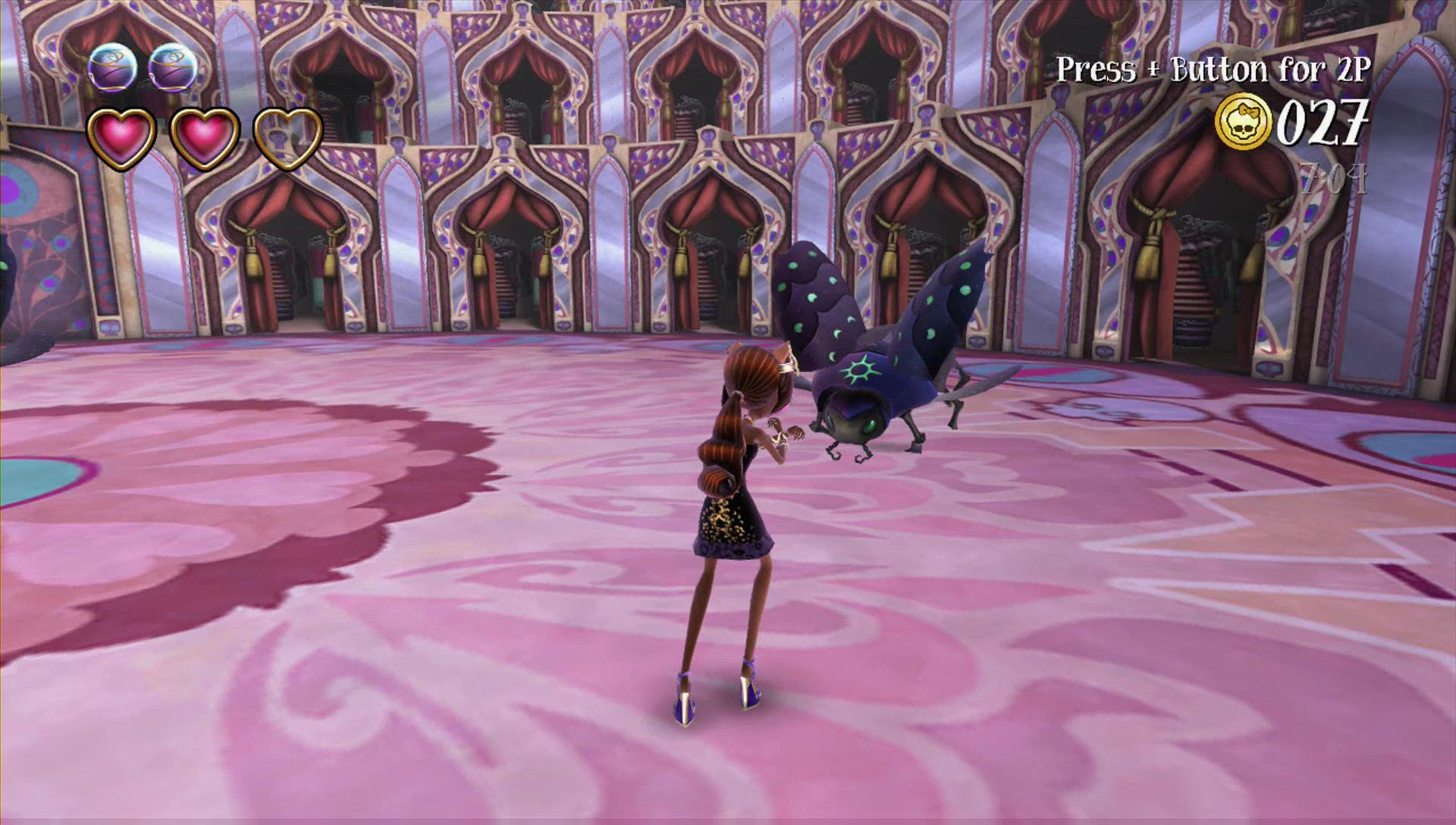
Task: Select the 7:04 timer display
Action: [x=1331, y=176]
